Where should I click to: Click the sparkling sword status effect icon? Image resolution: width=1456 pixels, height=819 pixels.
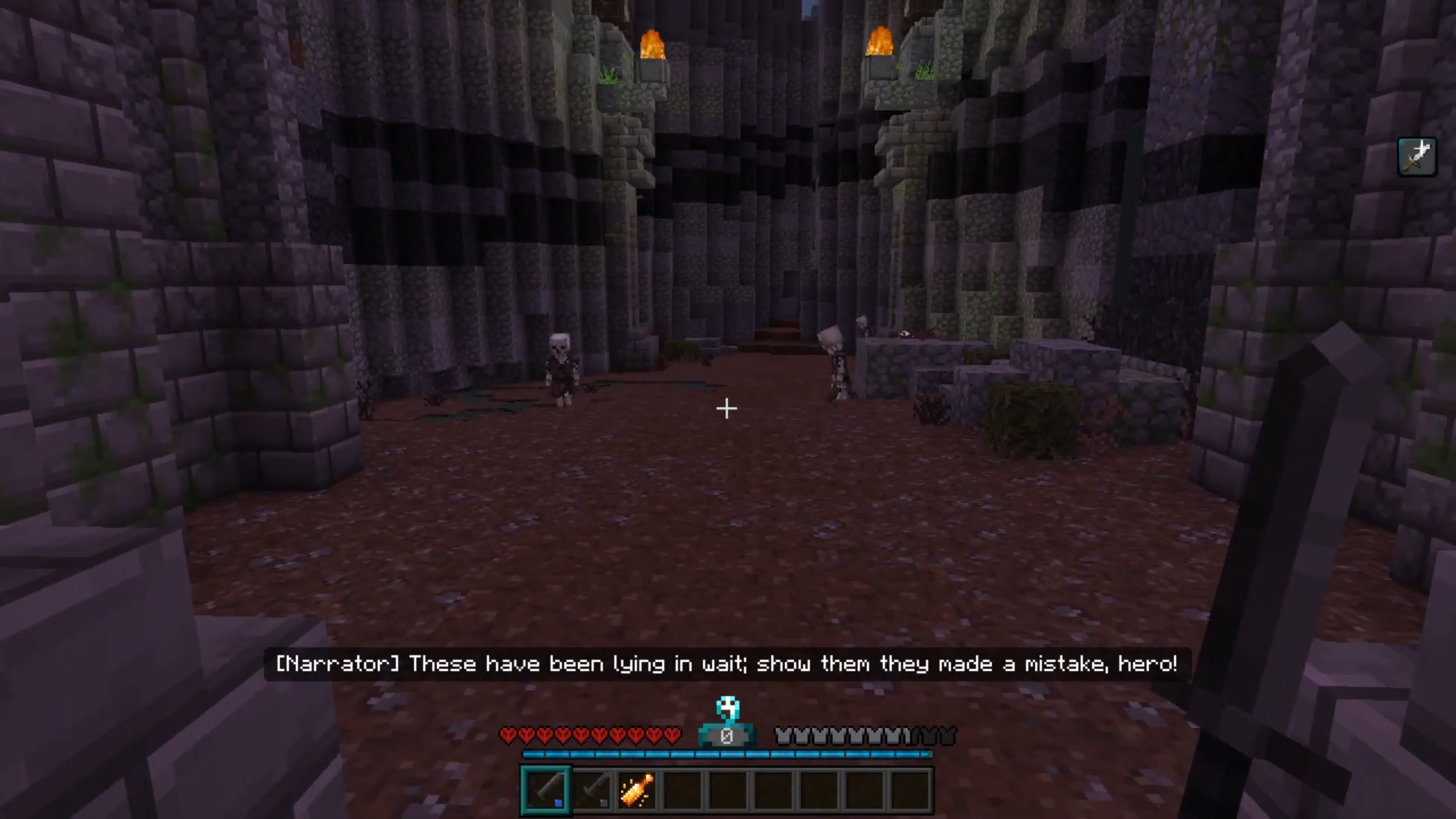[1417, 157]
